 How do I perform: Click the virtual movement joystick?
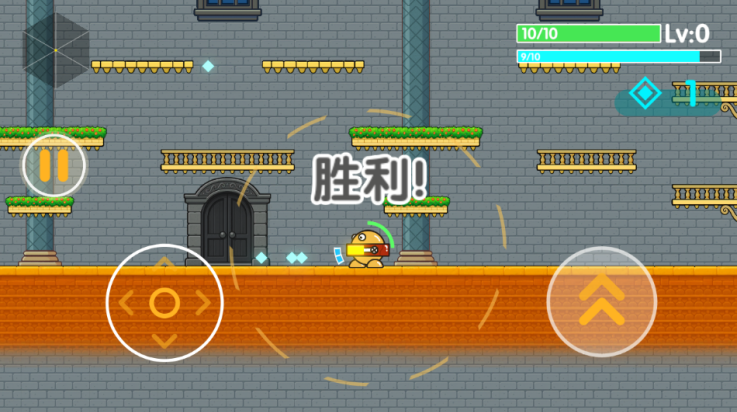[164, 302]
